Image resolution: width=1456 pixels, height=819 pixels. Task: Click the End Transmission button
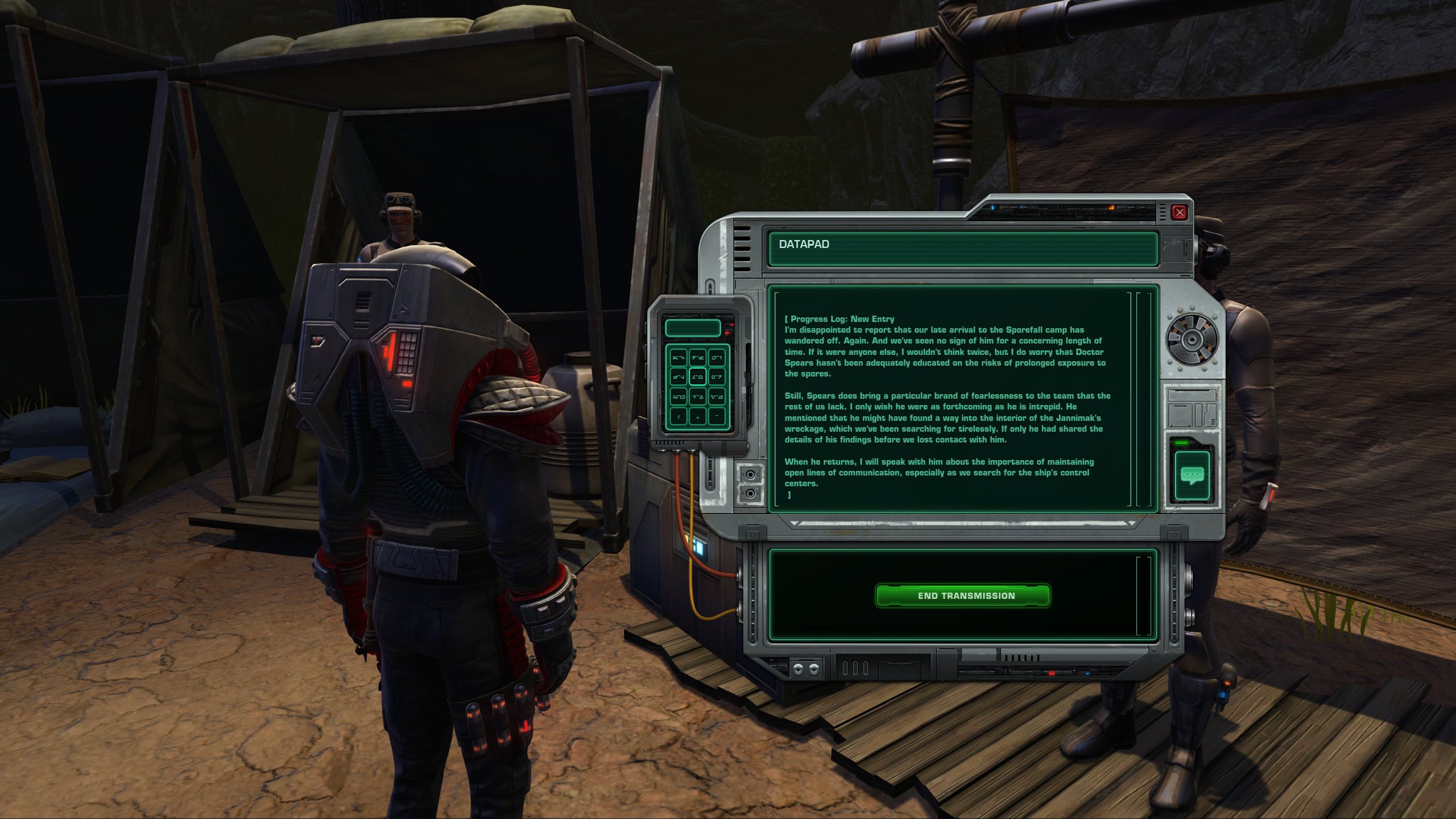(x=962, y=595)
